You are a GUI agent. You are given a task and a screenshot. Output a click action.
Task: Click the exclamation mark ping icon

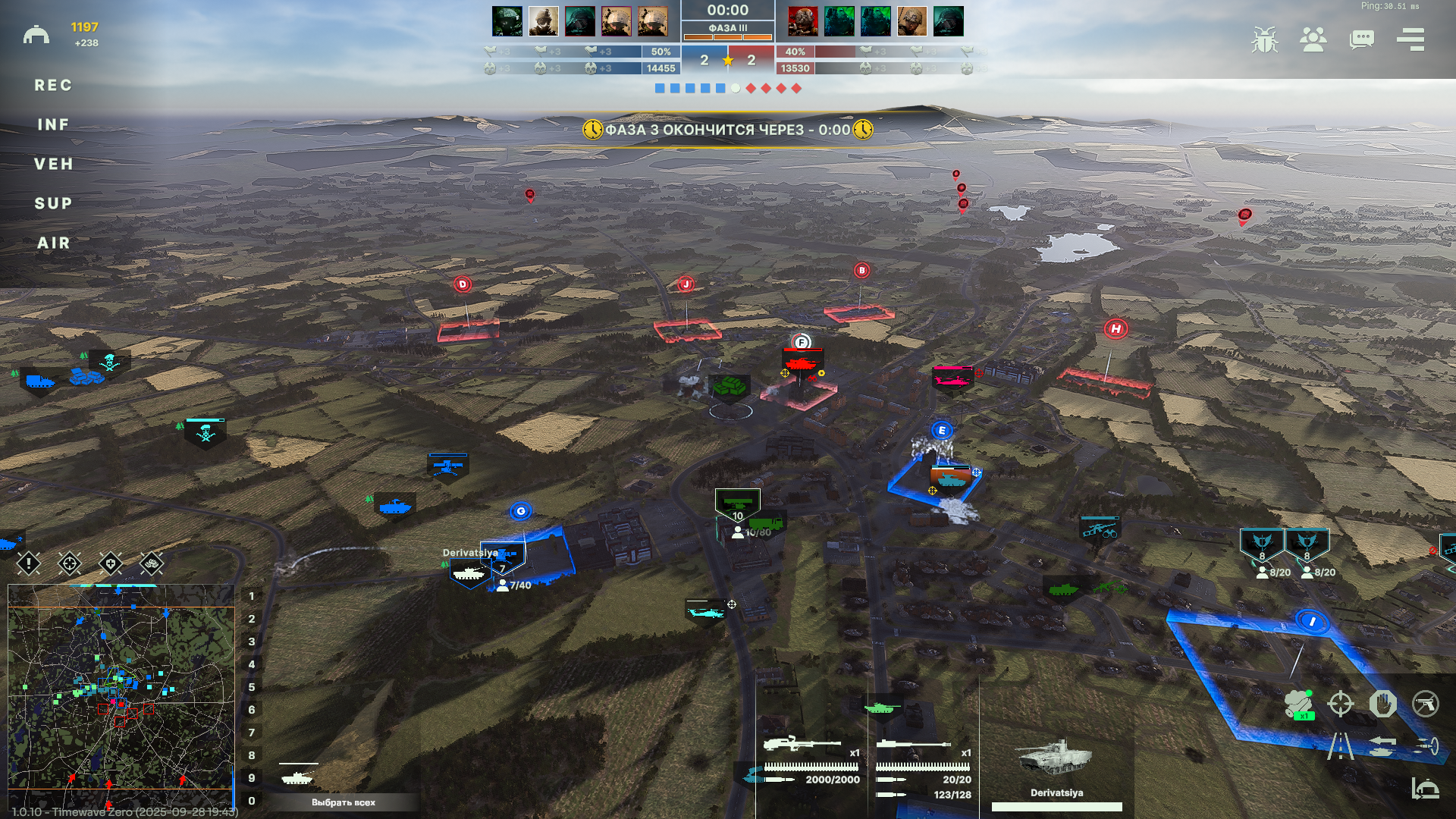pyautogui.click(x=29, y=563)
